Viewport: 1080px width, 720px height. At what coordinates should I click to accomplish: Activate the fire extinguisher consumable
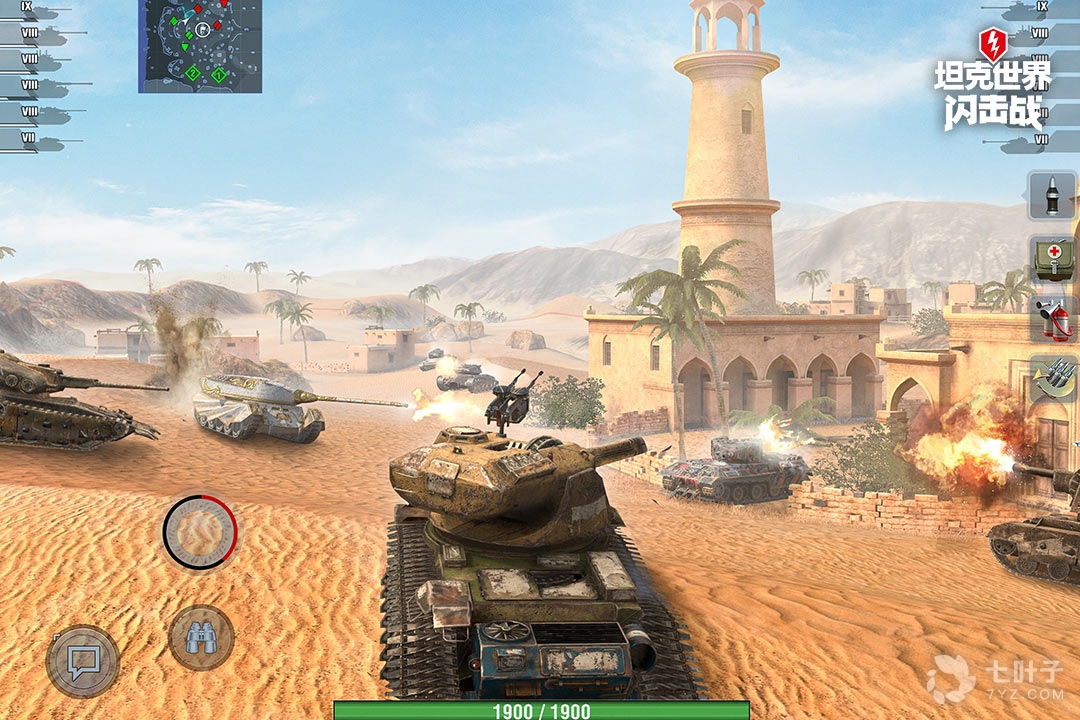pos(1052,320)
